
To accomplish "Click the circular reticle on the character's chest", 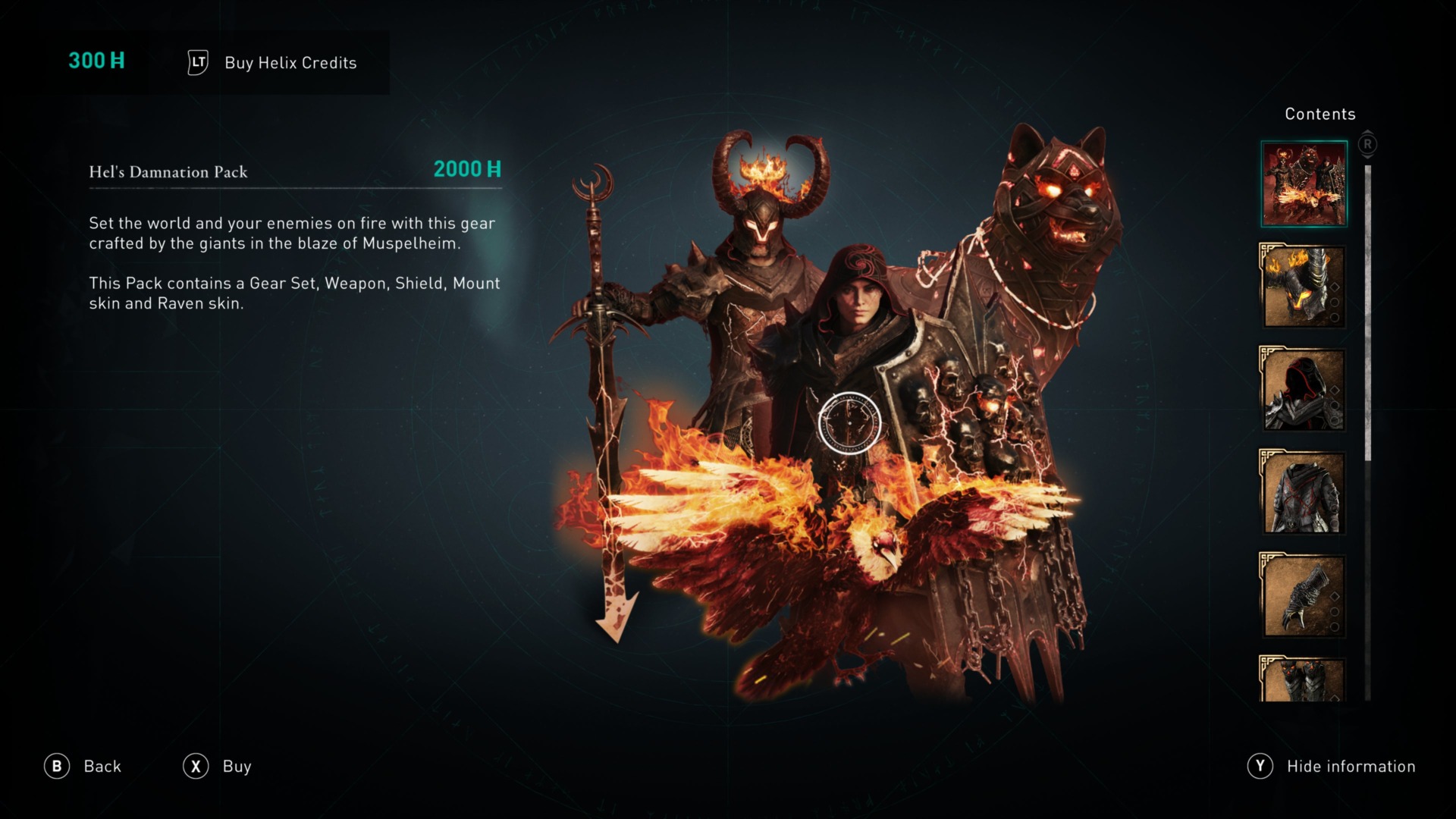I will pos(851,423).
